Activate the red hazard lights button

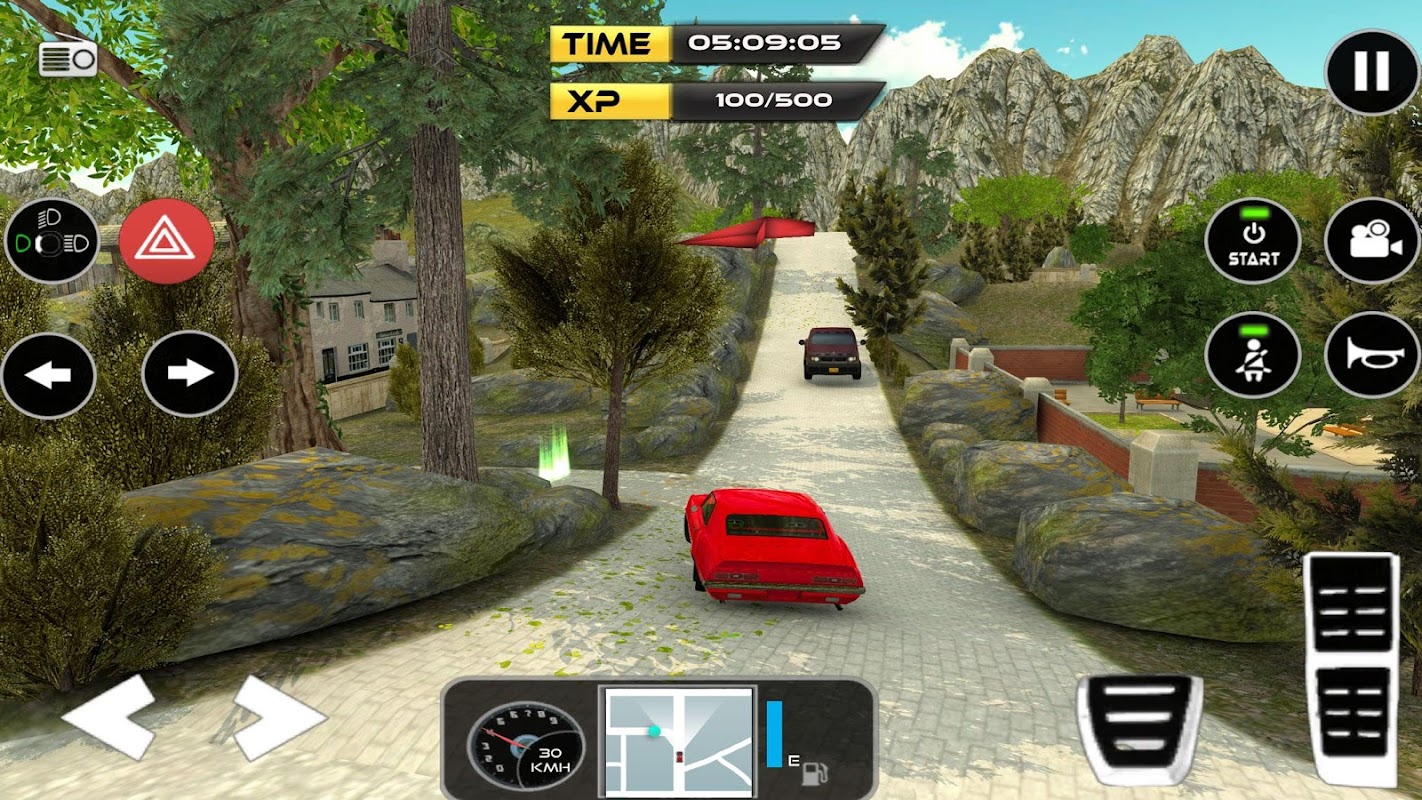tap(166, 242)
